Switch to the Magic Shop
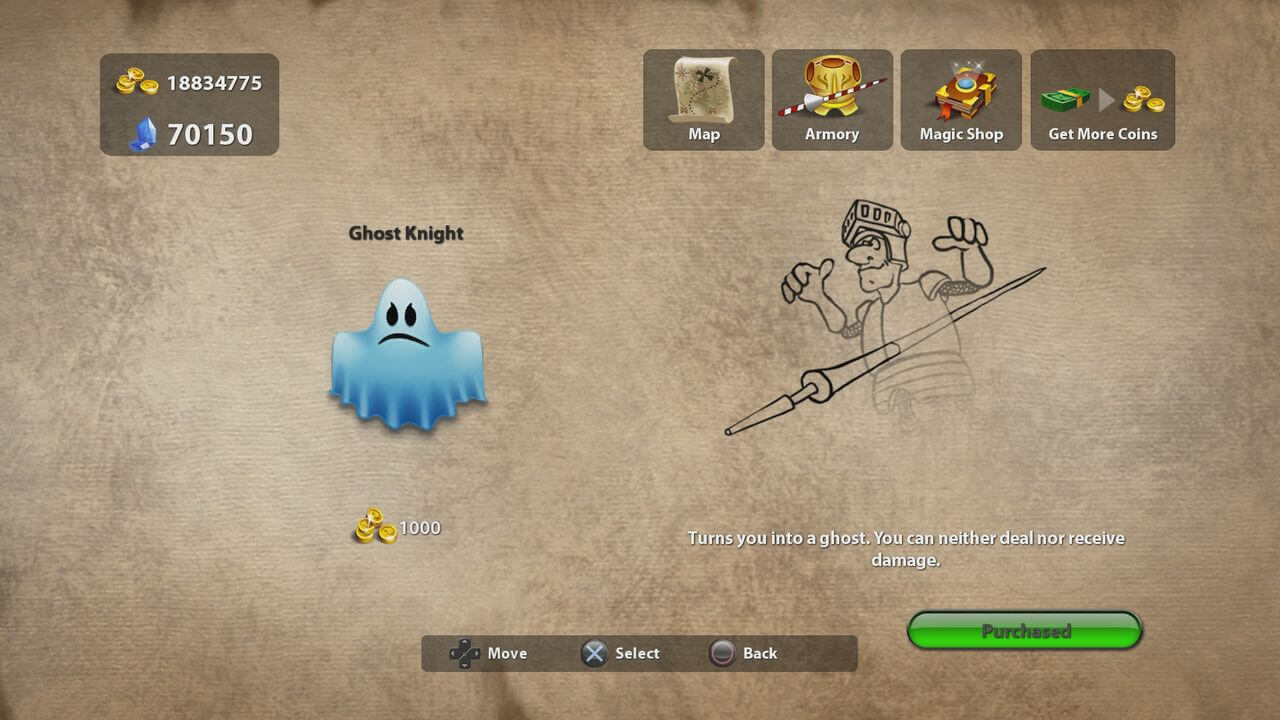This screenshot has height=720, width=1280. pos(961,100)
